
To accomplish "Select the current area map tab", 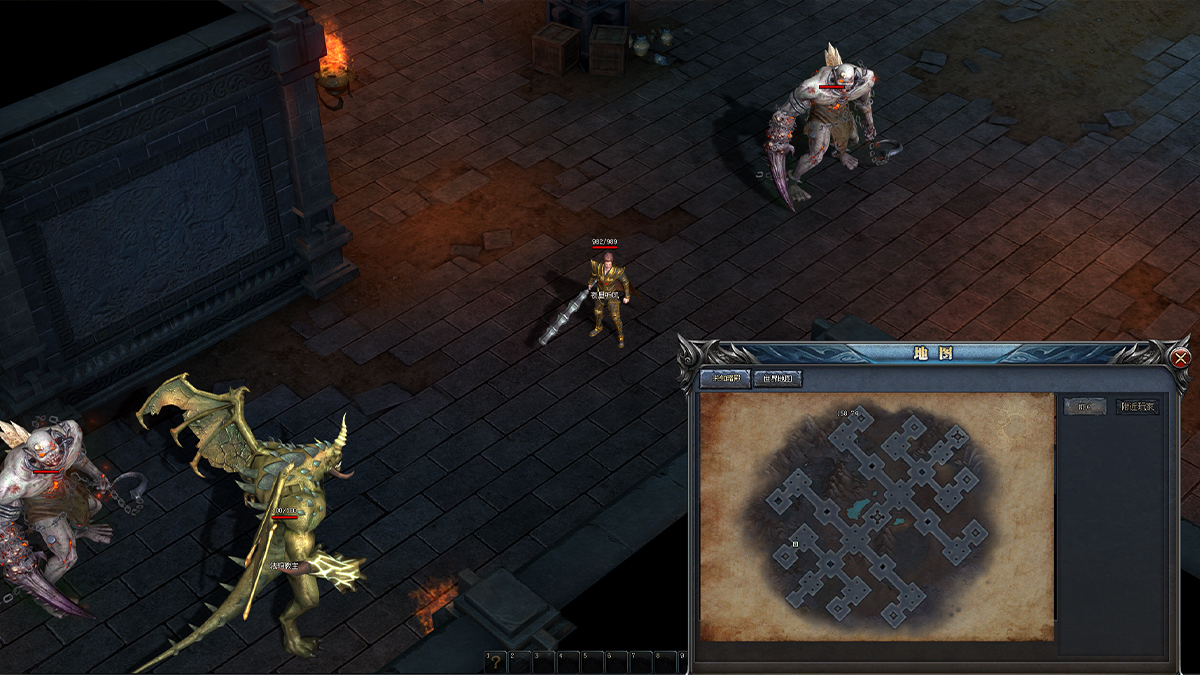I will point(726,379).
